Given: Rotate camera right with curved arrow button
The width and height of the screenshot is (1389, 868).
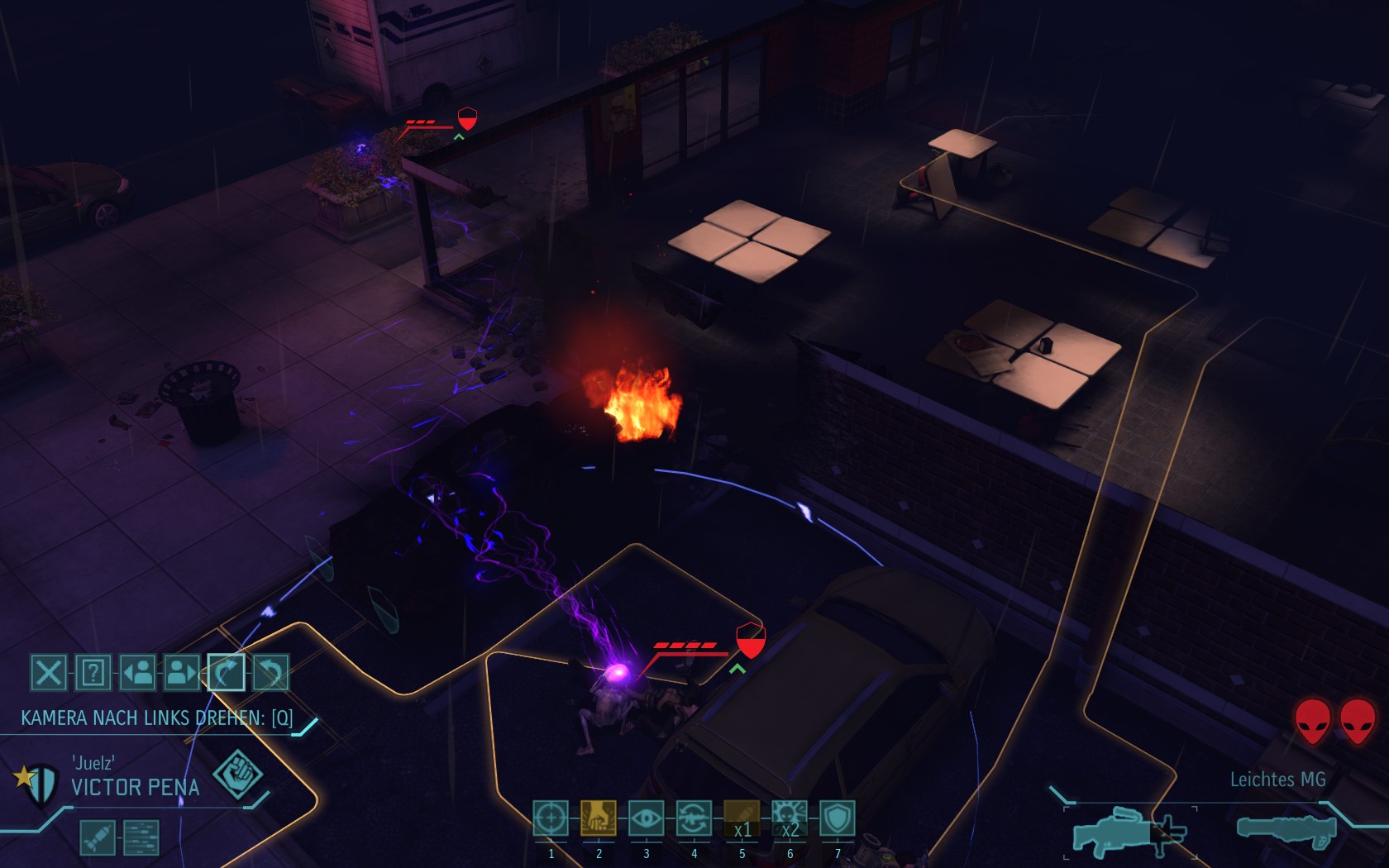Looking at the screenshot, I should click(x=270, y=672).
